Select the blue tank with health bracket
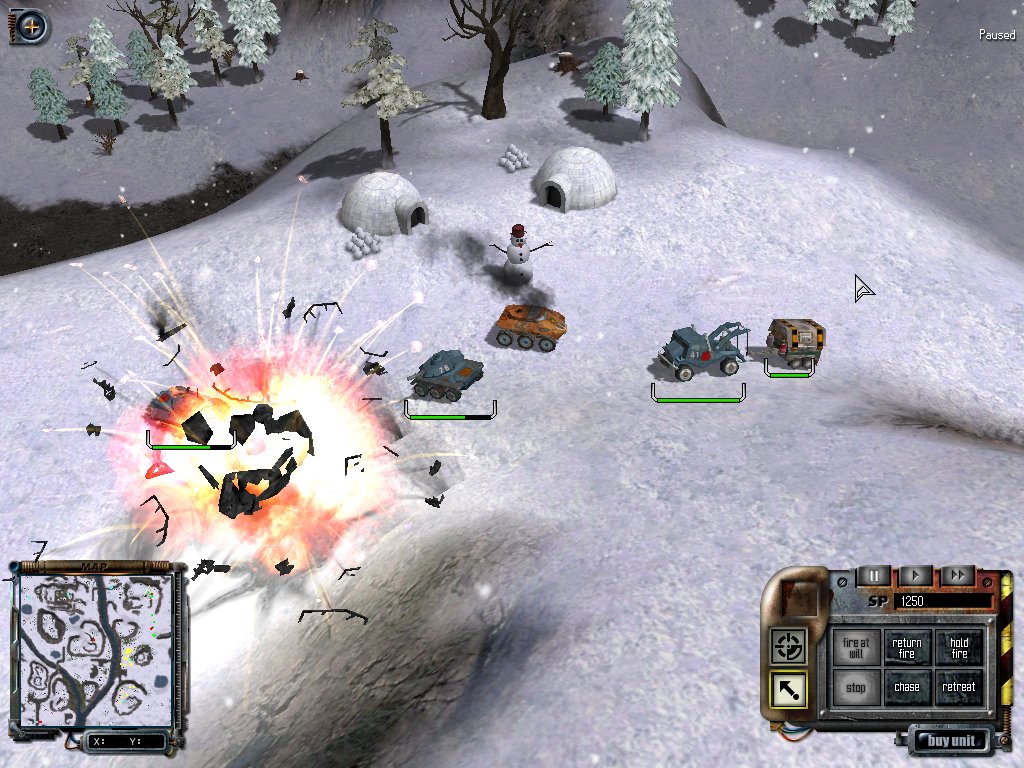 click(446, 374)
